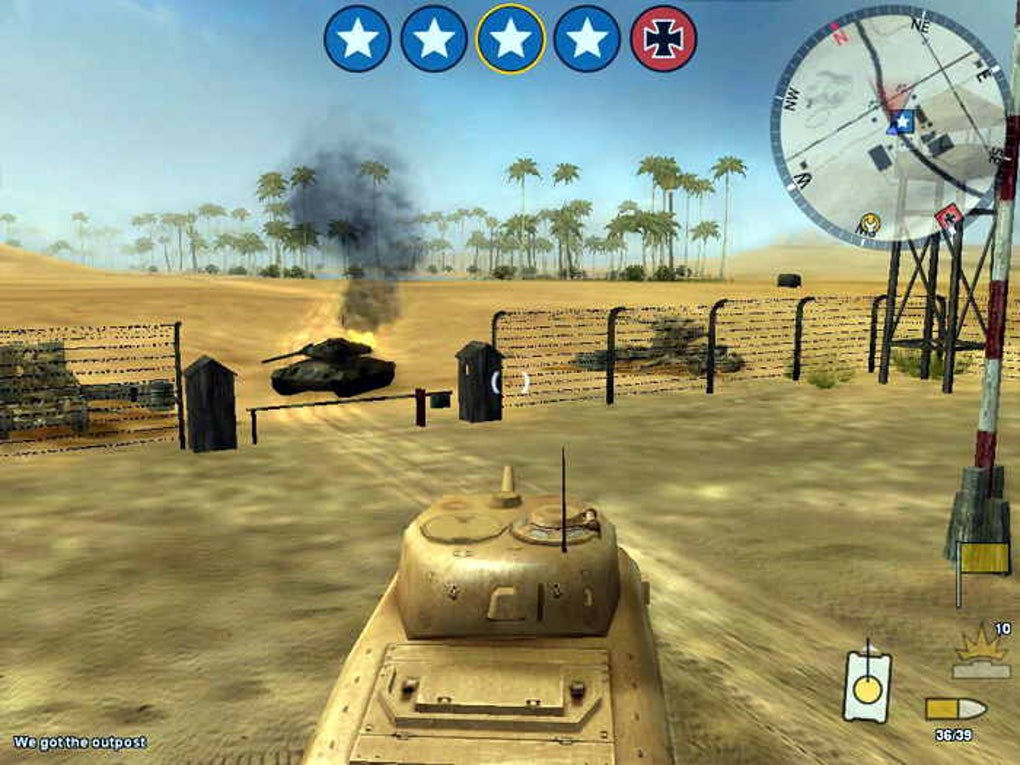Select the tank shell ammo icon
This screenshot has height=765, width=1020.
click(955, 709)
